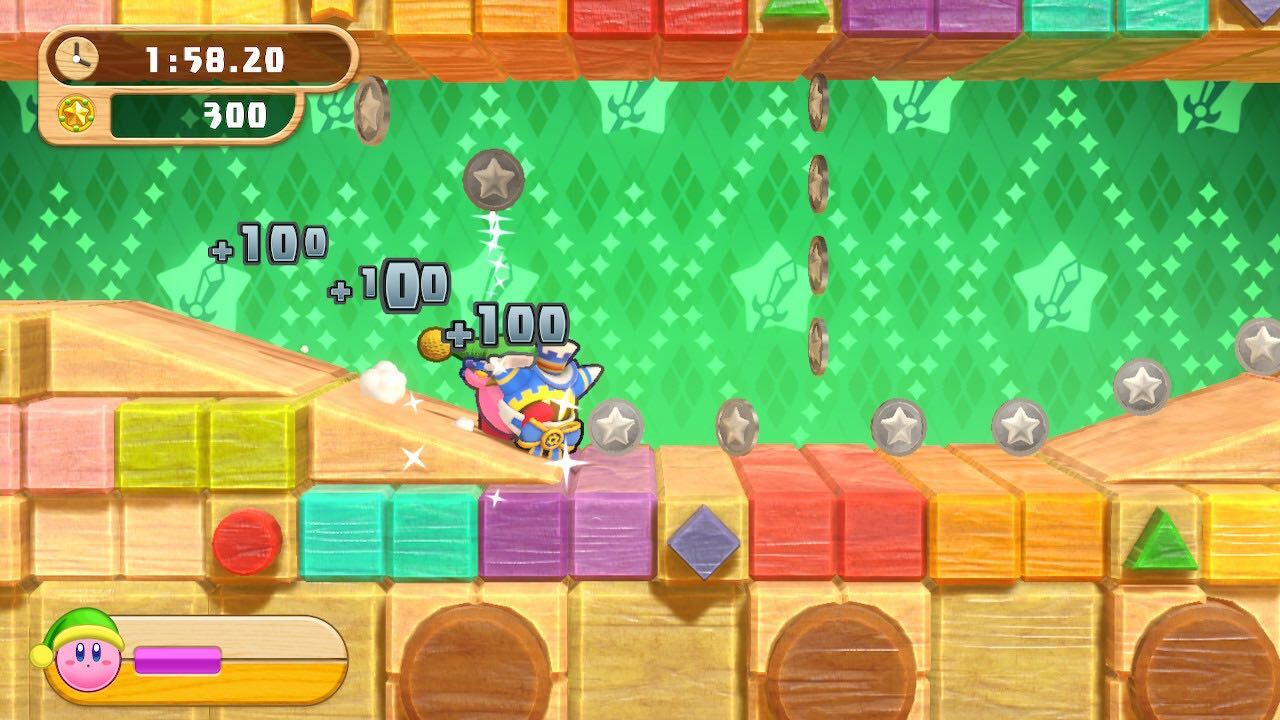1280x720 pixels.
Task: Click the +100 popup text near Magolor
Action: 508,323
